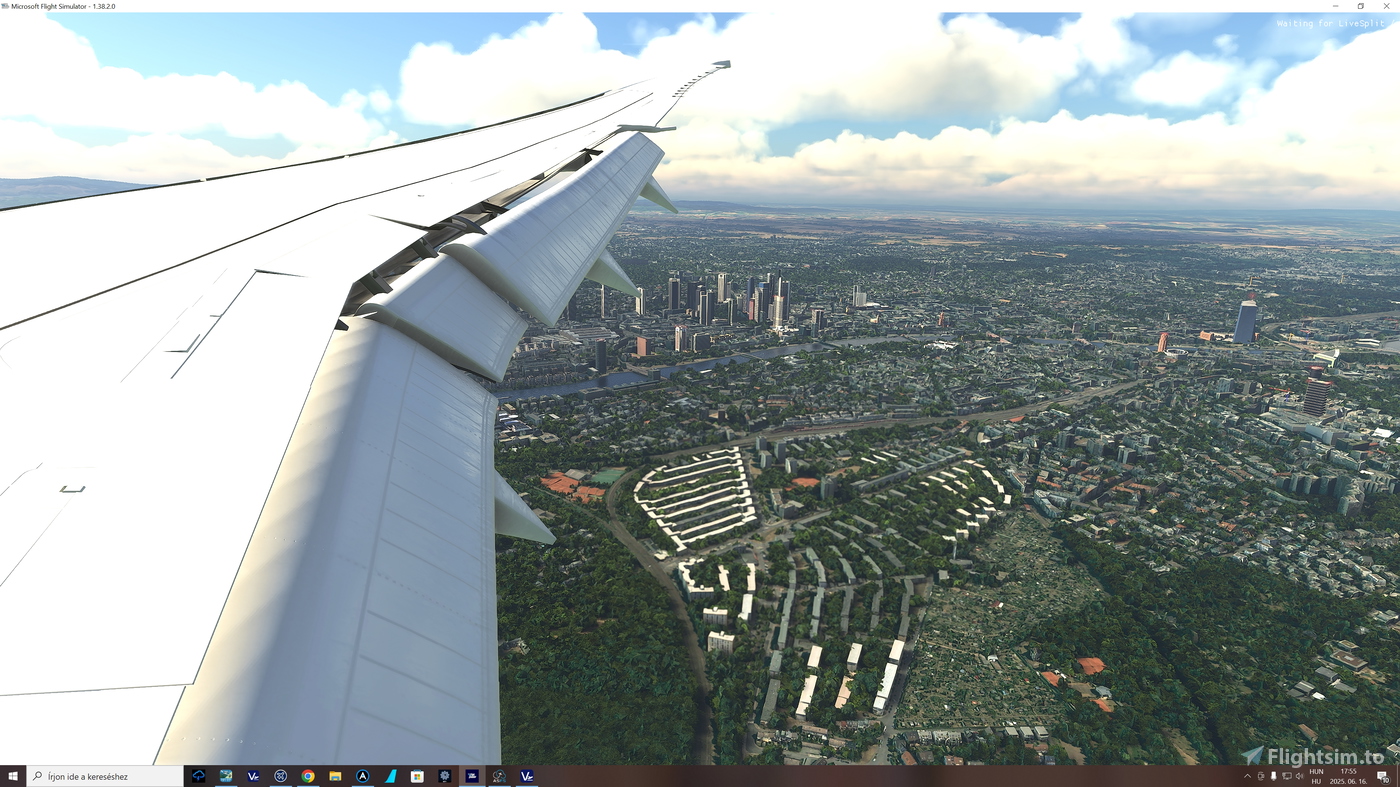Open the Start menu
The width and height of the screenshot is (1400, 787).
point(12,775)
